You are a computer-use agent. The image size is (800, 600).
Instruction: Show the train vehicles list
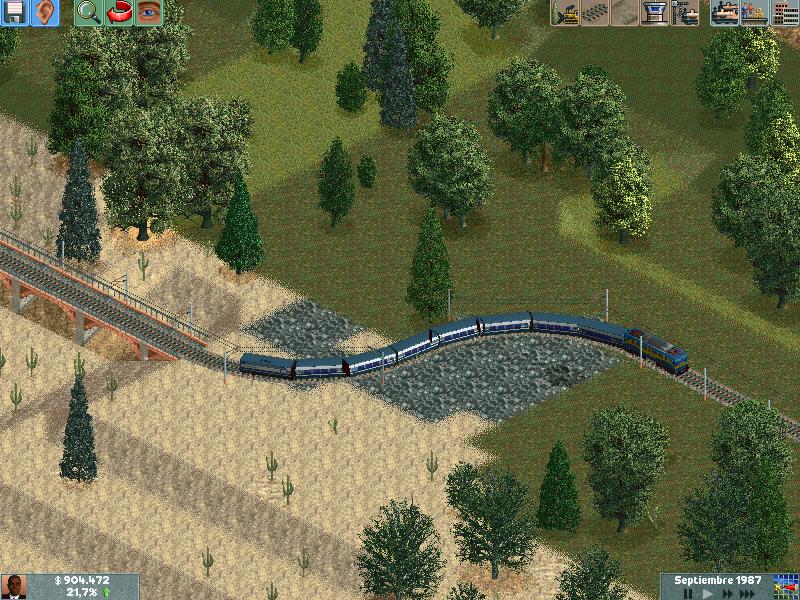[725, 13]
